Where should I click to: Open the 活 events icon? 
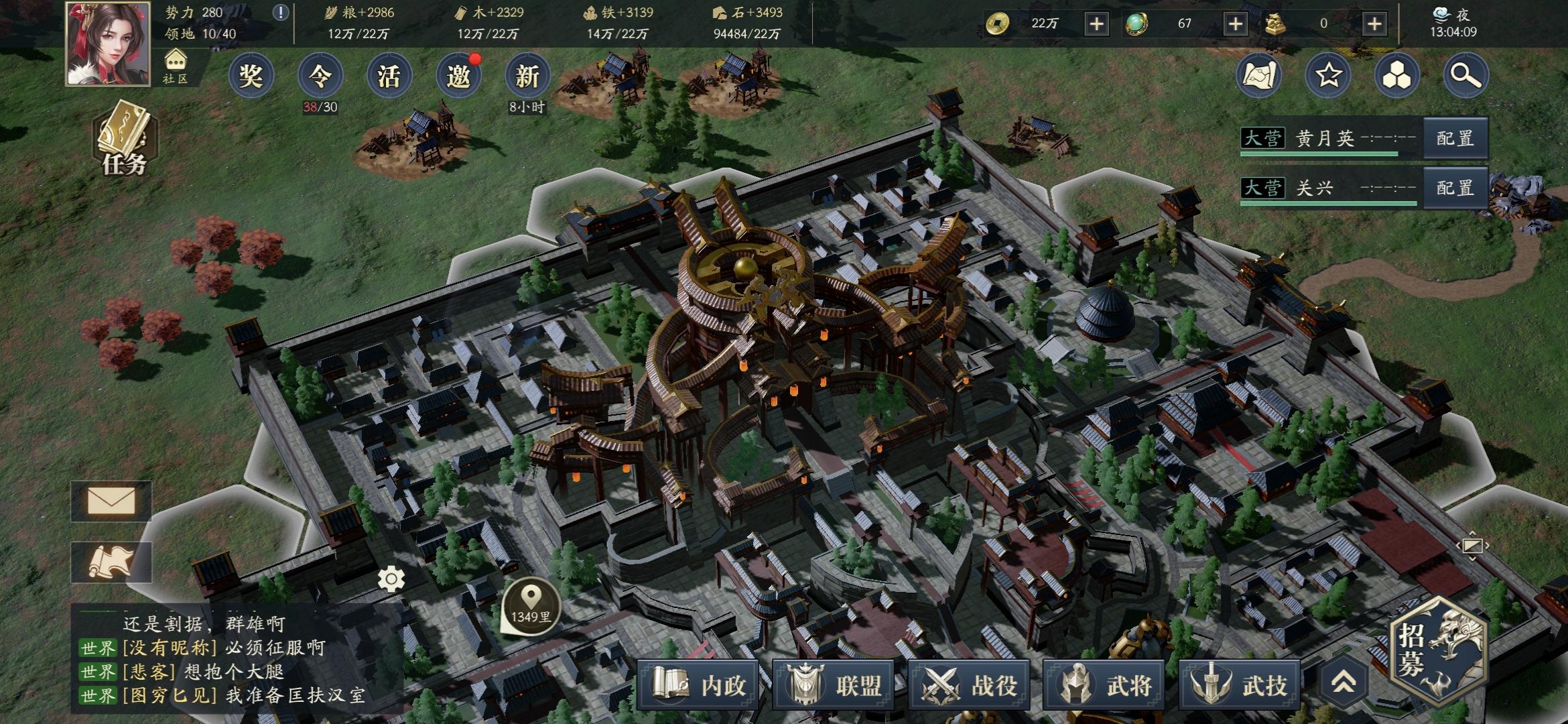coord(389,76)
